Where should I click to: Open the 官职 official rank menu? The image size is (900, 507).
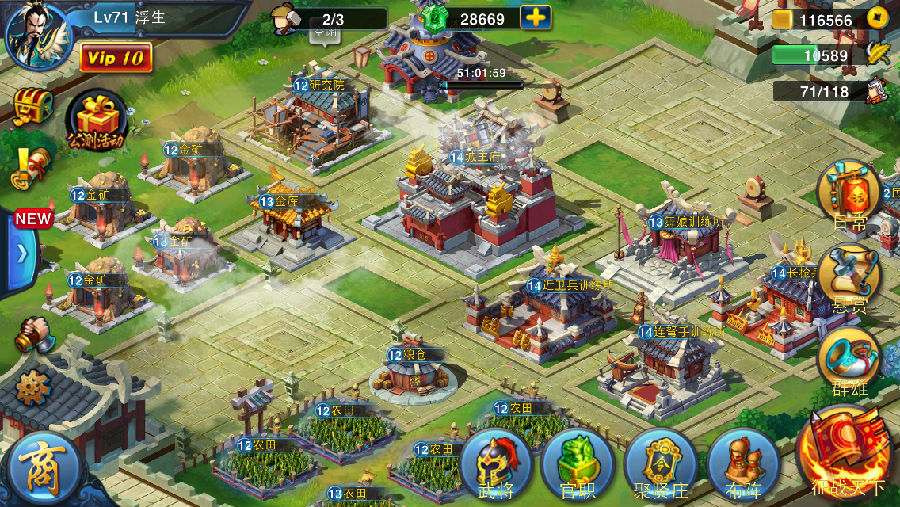(x=577, y=465)
